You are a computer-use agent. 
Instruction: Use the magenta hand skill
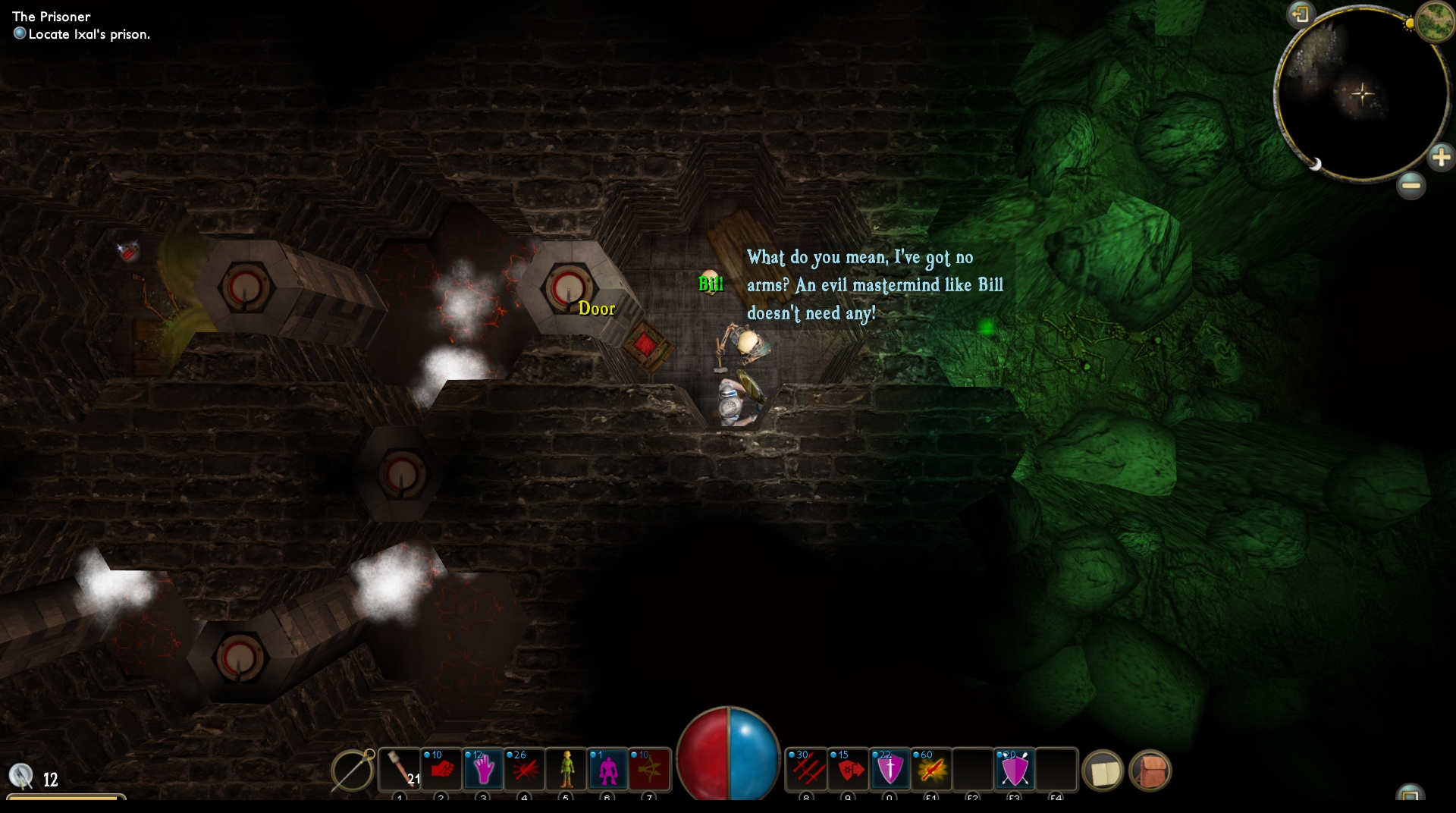point(483,771)
